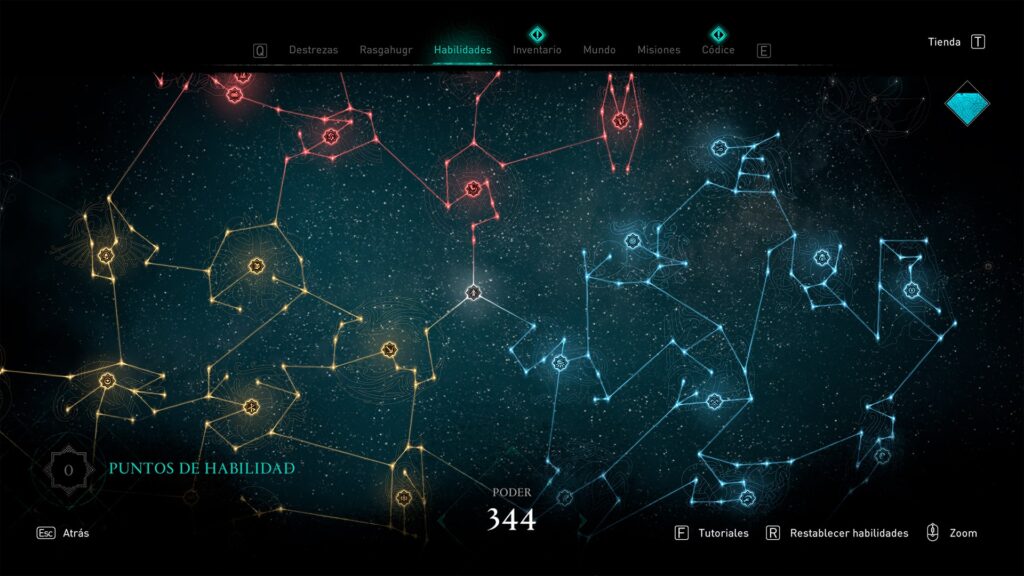Select the Habilidades tab

pyautogui.click(x=462, y=50)
